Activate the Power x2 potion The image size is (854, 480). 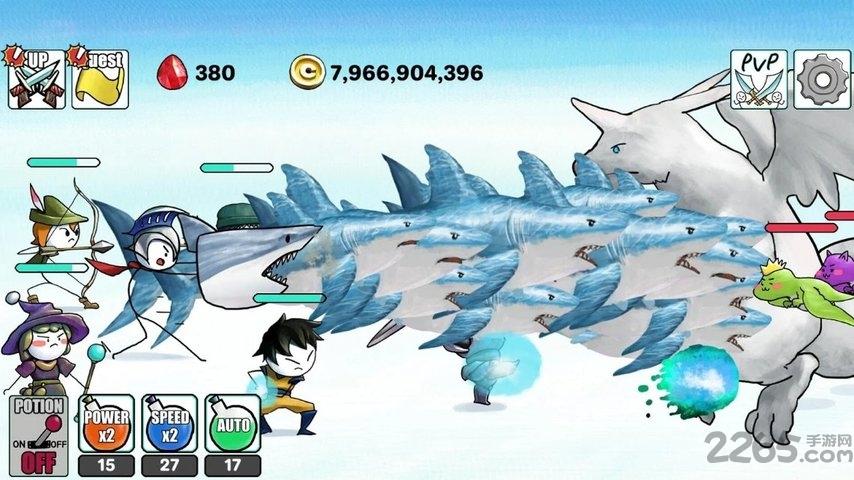click(106, 424)
